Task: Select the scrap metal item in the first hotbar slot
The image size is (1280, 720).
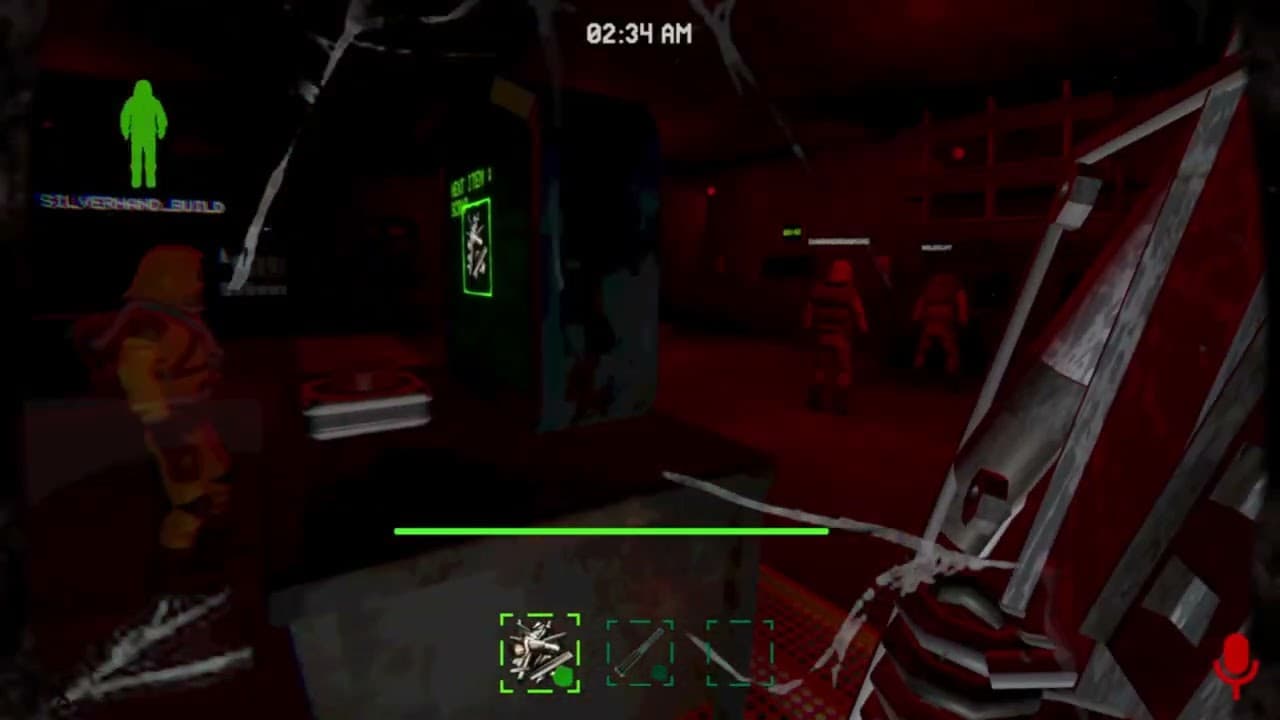Action: [539, 652]
